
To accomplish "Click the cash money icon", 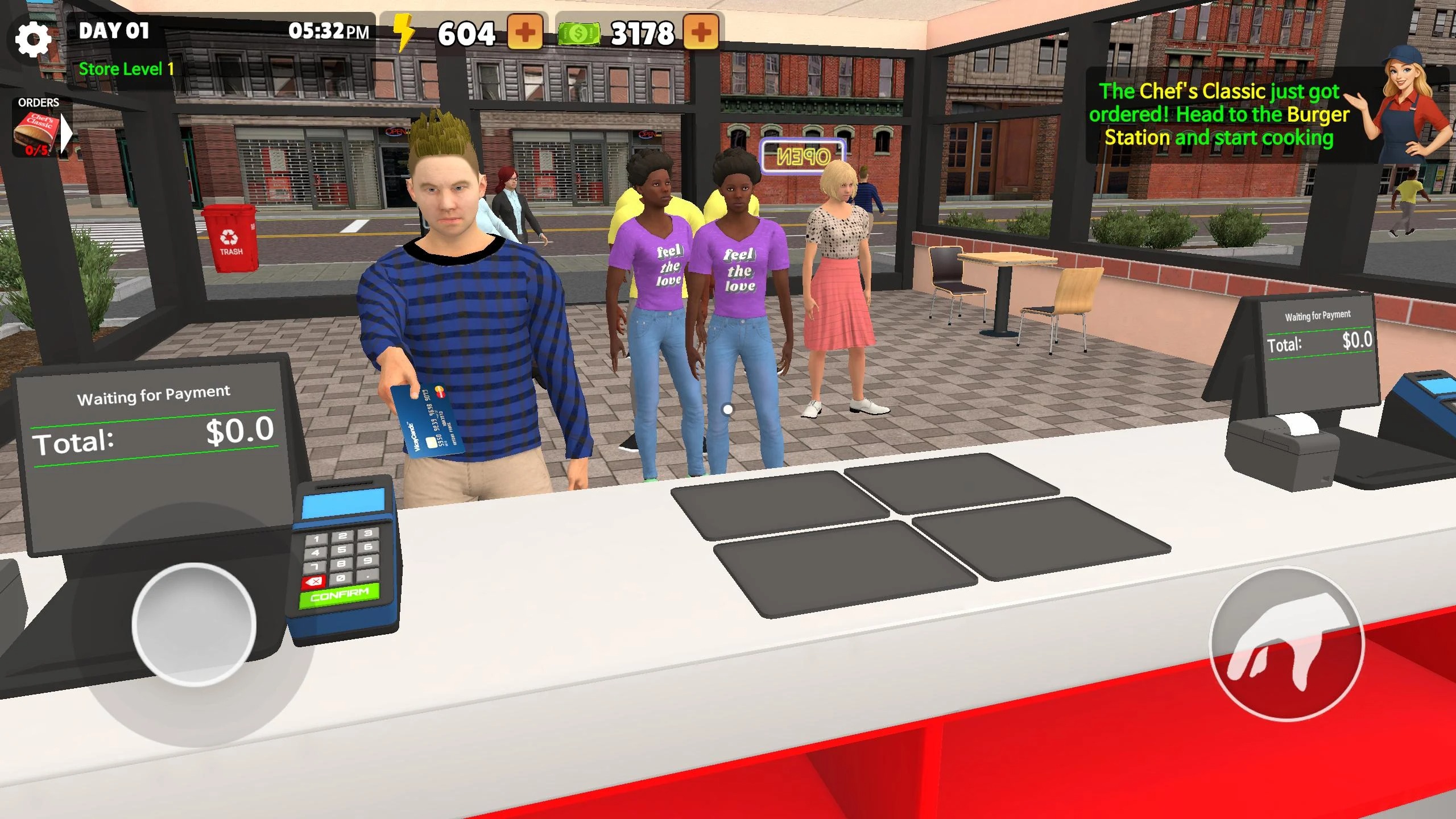I will [579, 35].
